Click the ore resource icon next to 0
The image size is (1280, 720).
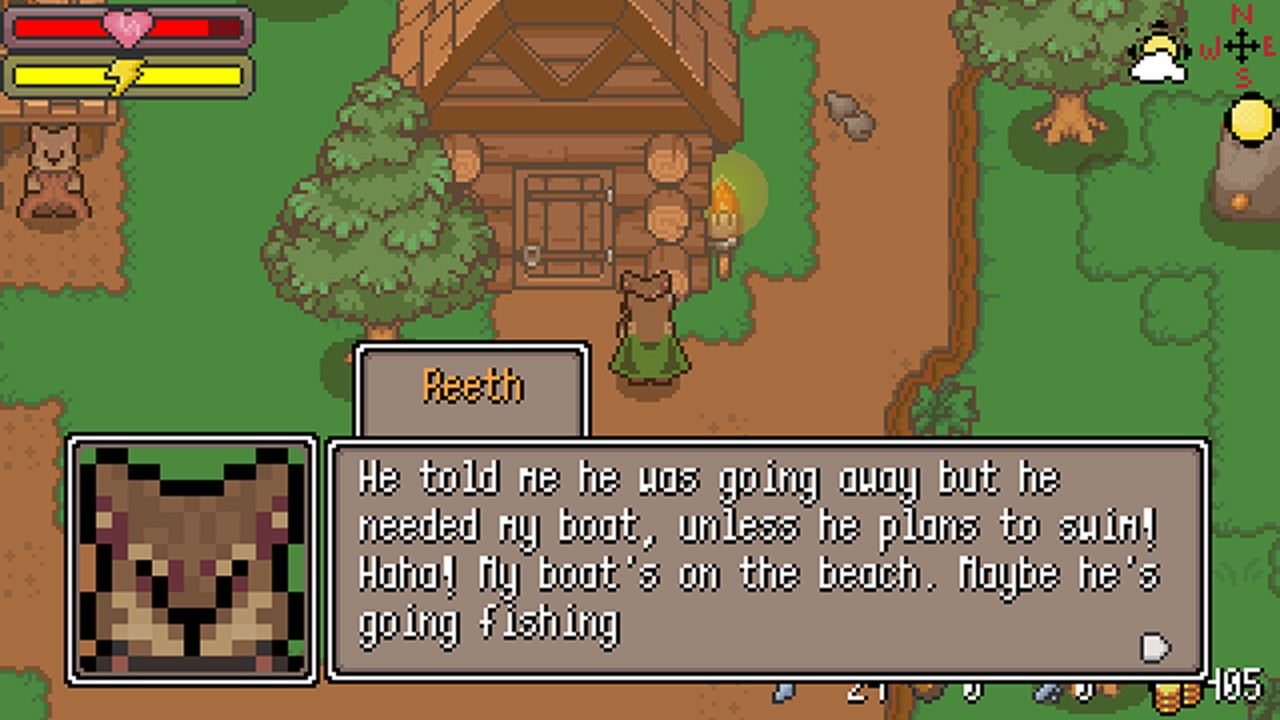click(1045, 692)
